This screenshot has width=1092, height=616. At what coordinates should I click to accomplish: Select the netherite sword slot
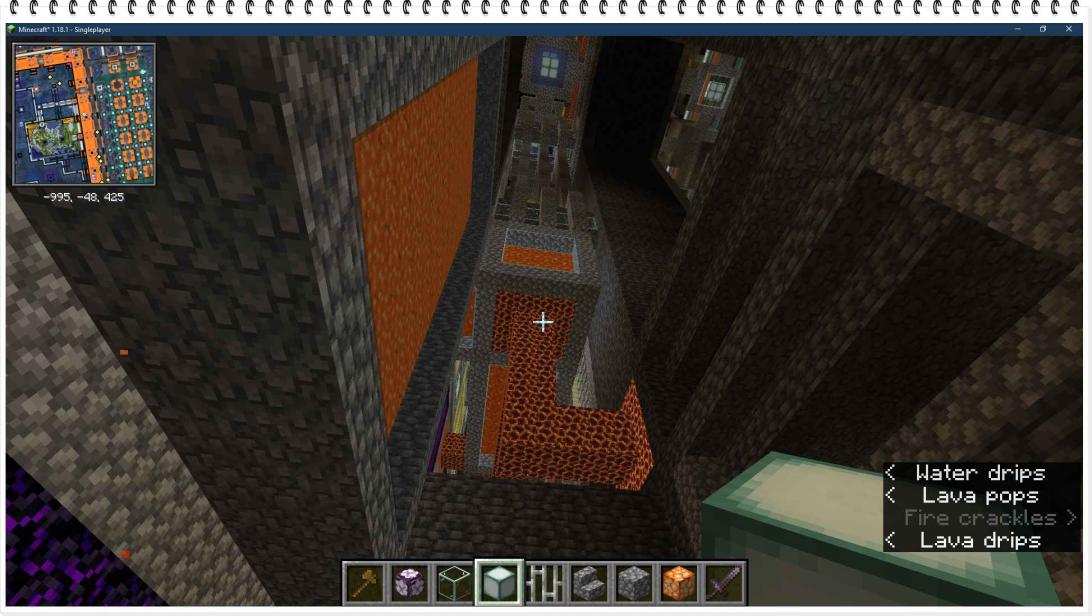coord(722,582)
